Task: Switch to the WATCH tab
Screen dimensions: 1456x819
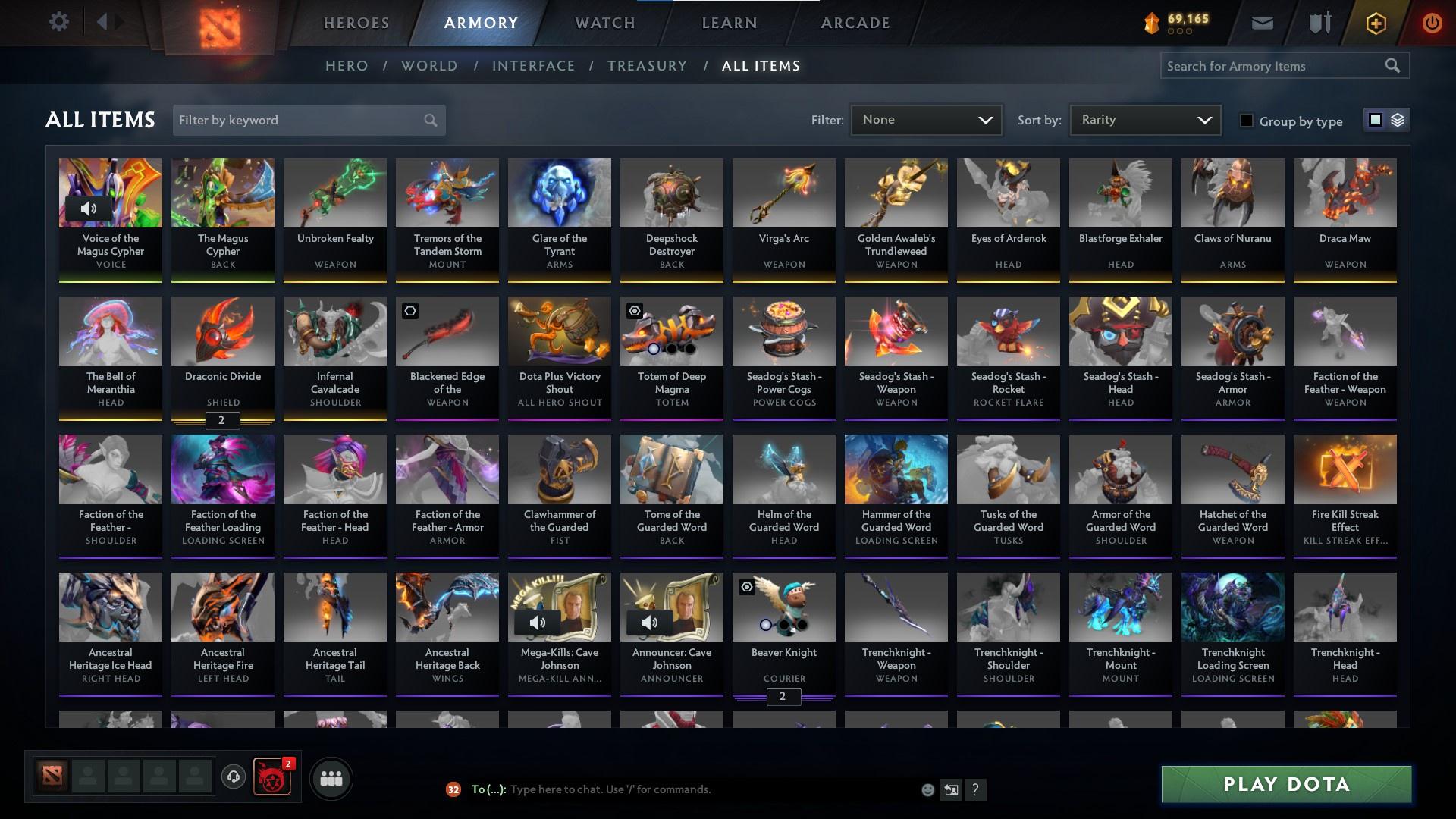Action: [x=603, y=23]
